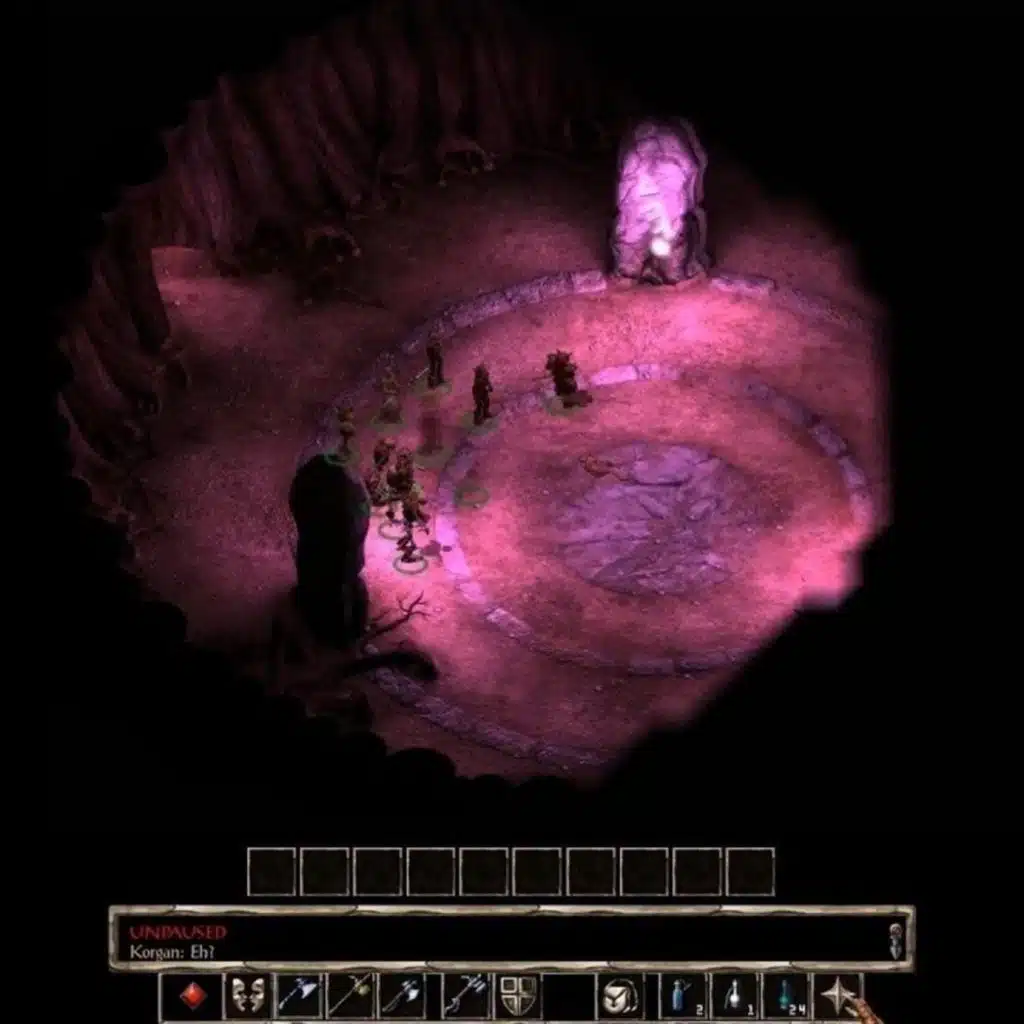Image resolution: width=1024 pixels, height=1024 pixels.
Task: Click the message log scroll handle
Action: [895, 940]
